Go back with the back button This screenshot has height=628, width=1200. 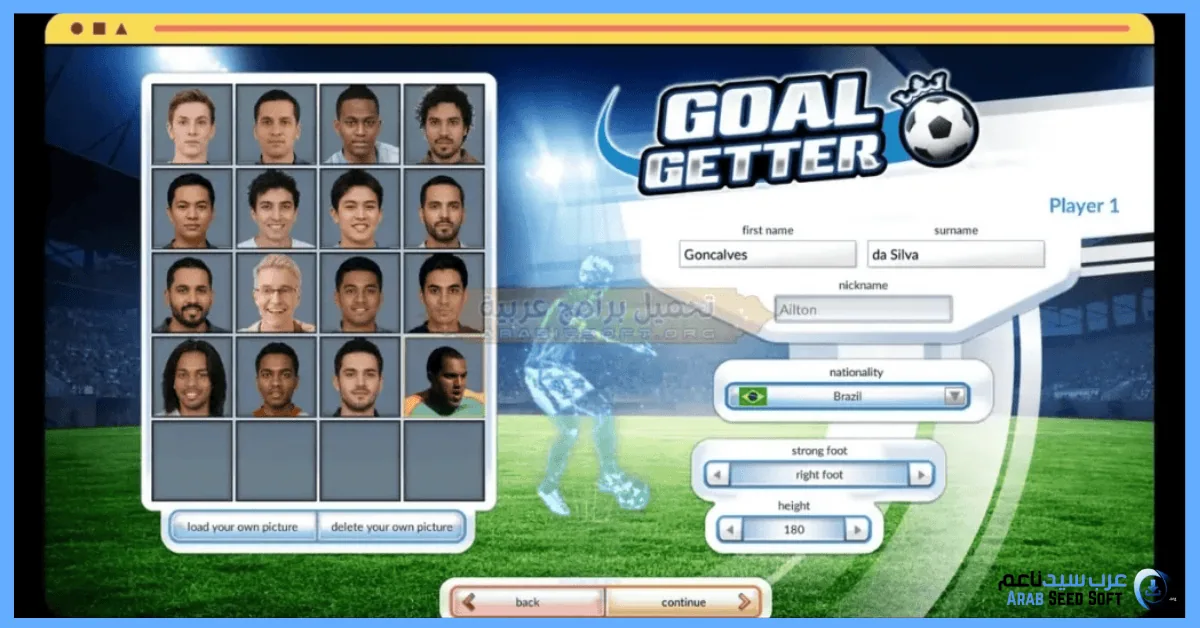pyautogui.click(x=528, y=602)
